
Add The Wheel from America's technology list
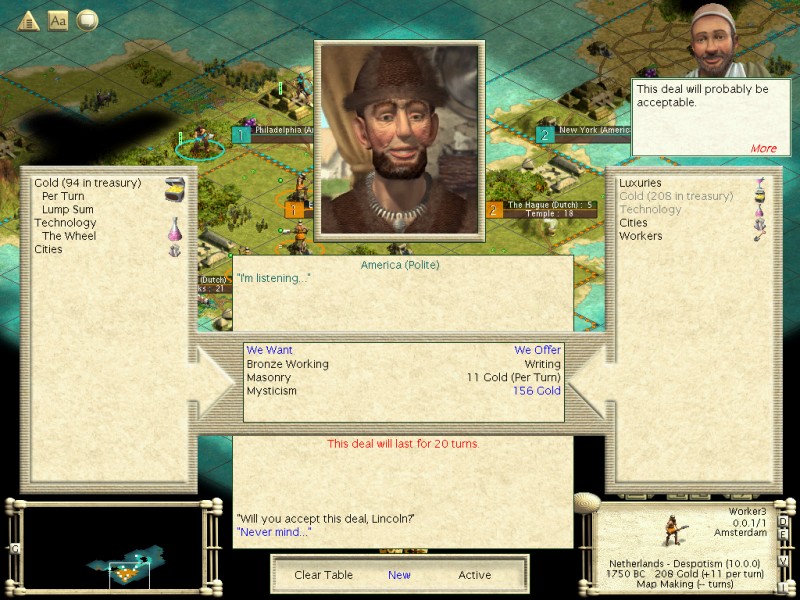(x=66, y=236)
